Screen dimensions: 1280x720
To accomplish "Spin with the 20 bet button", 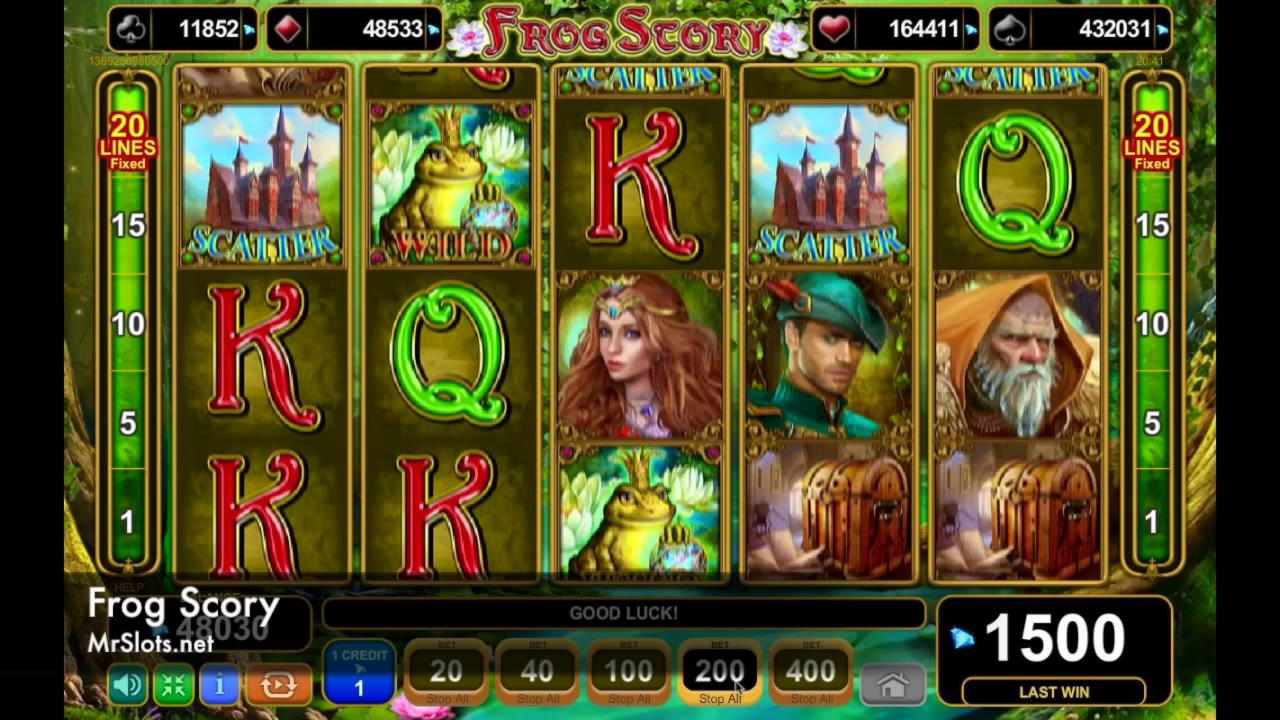I will [x=446, y=673].
